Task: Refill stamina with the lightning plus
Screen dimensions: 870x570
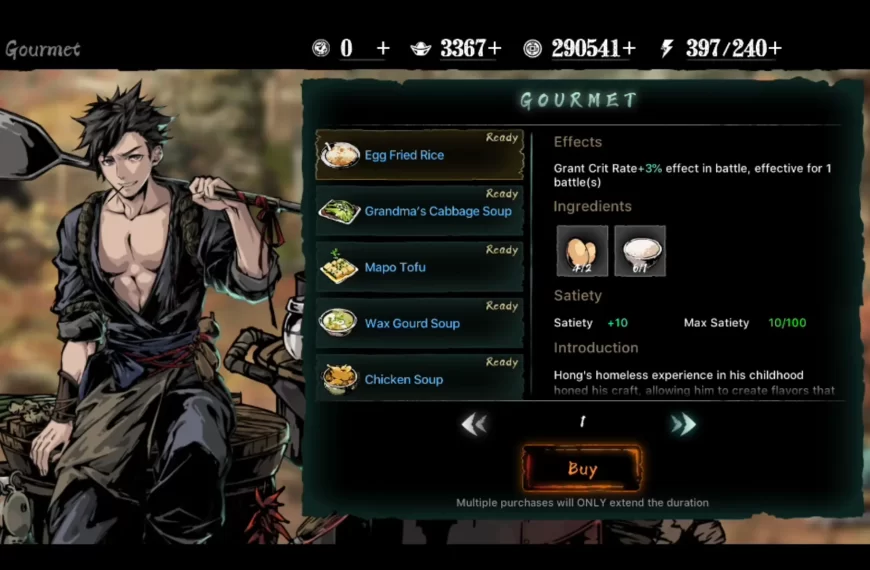Action: [775, 48]
